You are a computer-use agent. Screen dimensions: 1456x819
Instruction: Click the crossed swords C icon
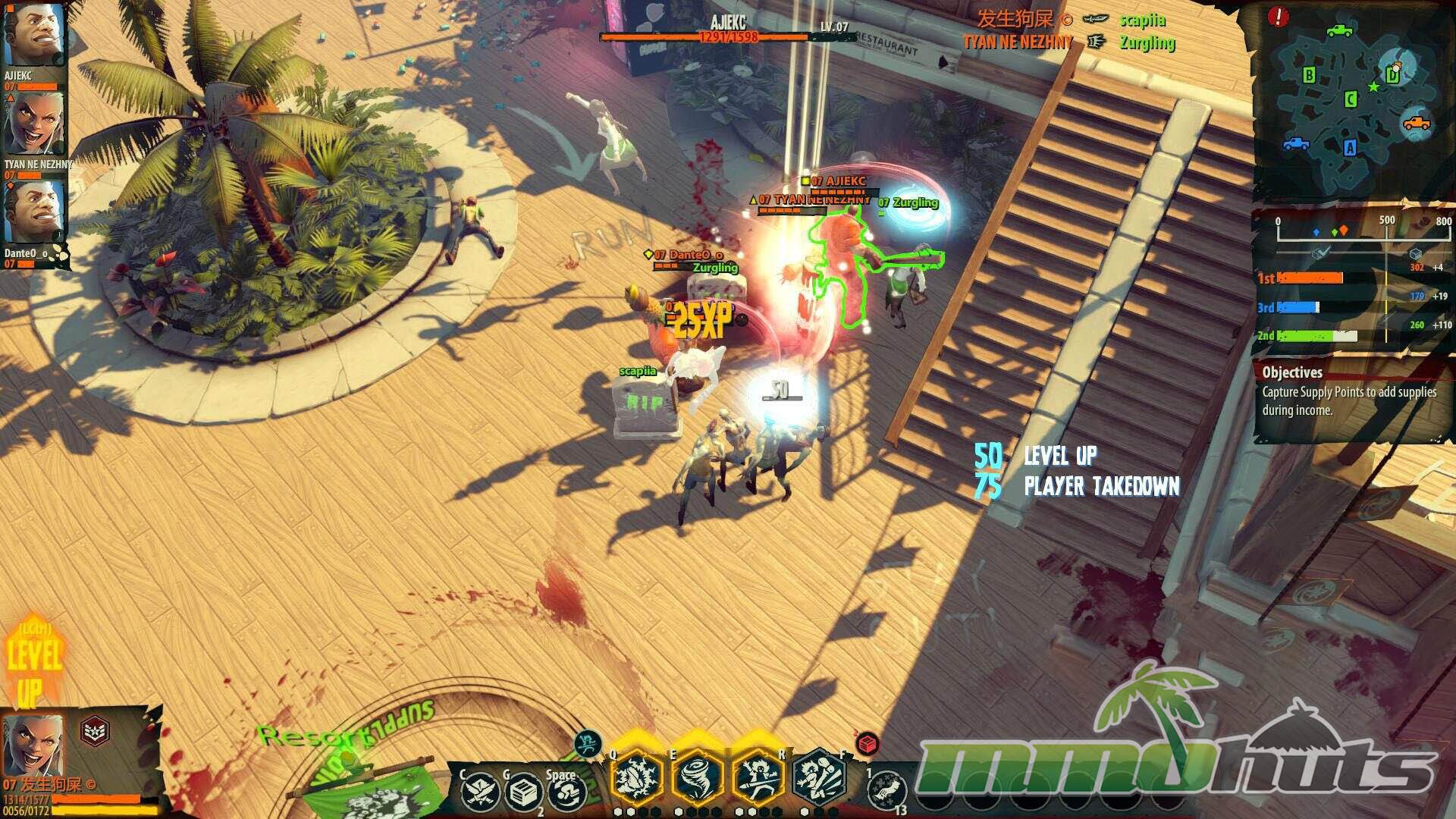pyautogui.click(x=479, y=792)
